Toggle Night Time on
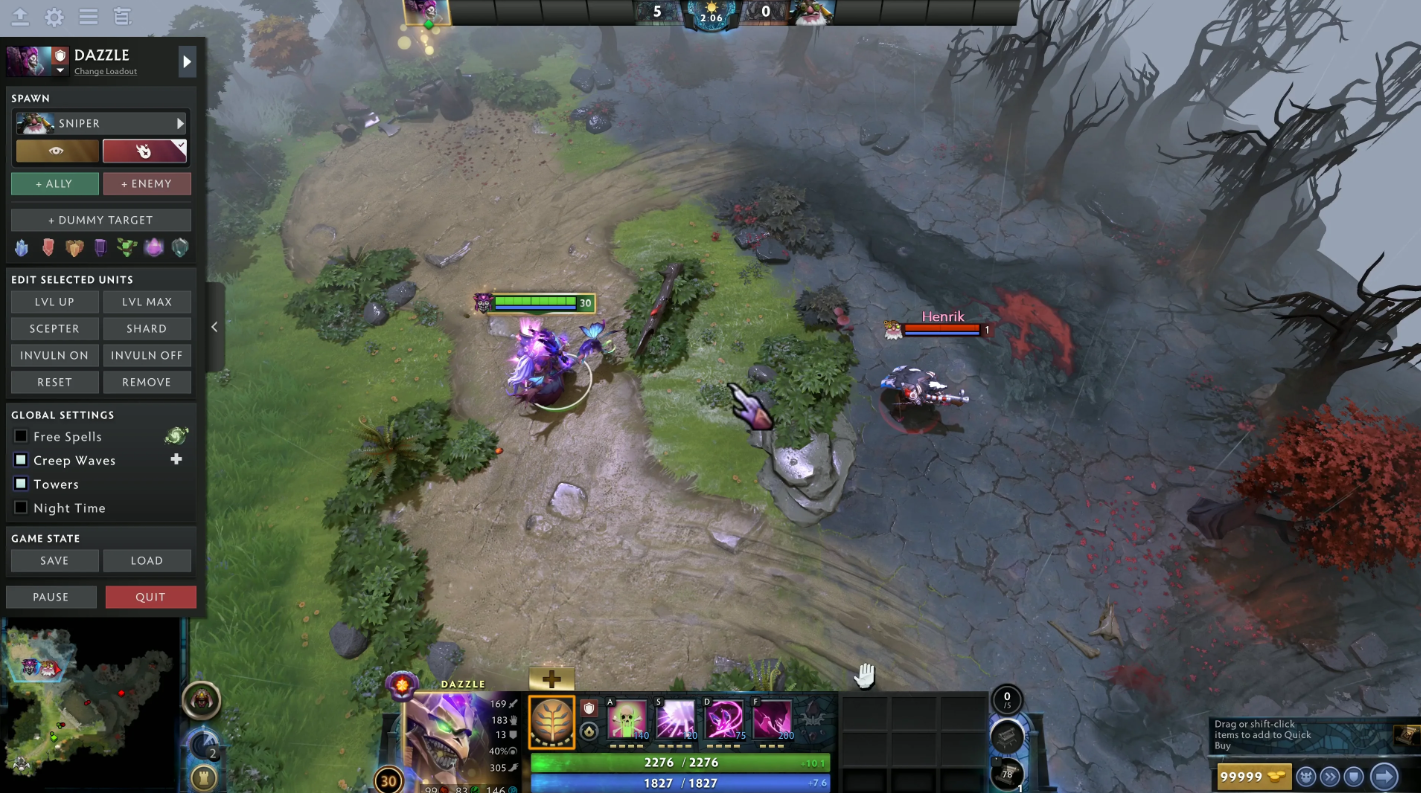The image size is (1421, 793). [21, 507]
